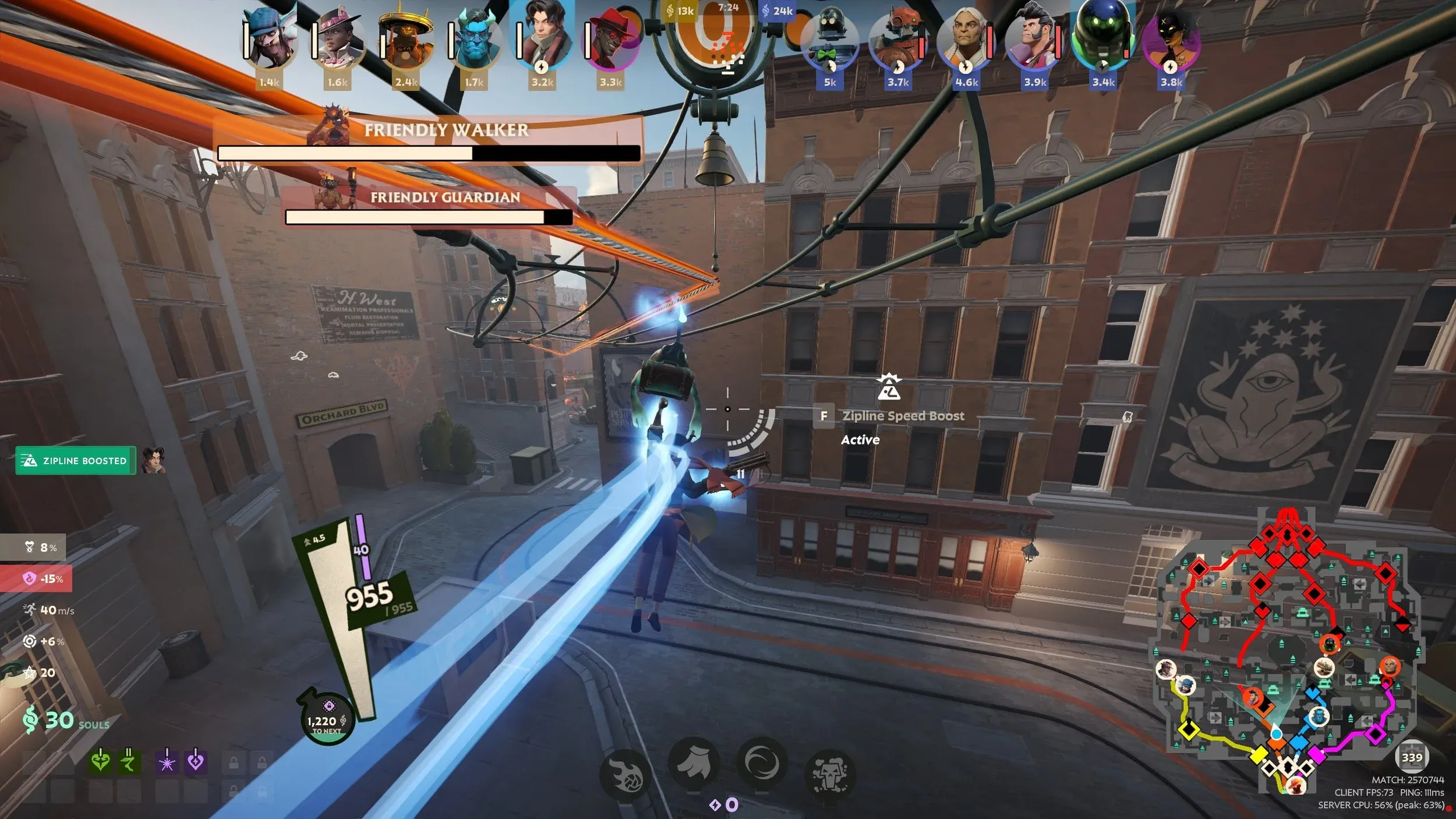Image resolution: width=1456 pixels, height=819 pixels.
Task: Select the pink cowboy hat hero portrait
Action: pyautogui.click(x=339, y=41)
